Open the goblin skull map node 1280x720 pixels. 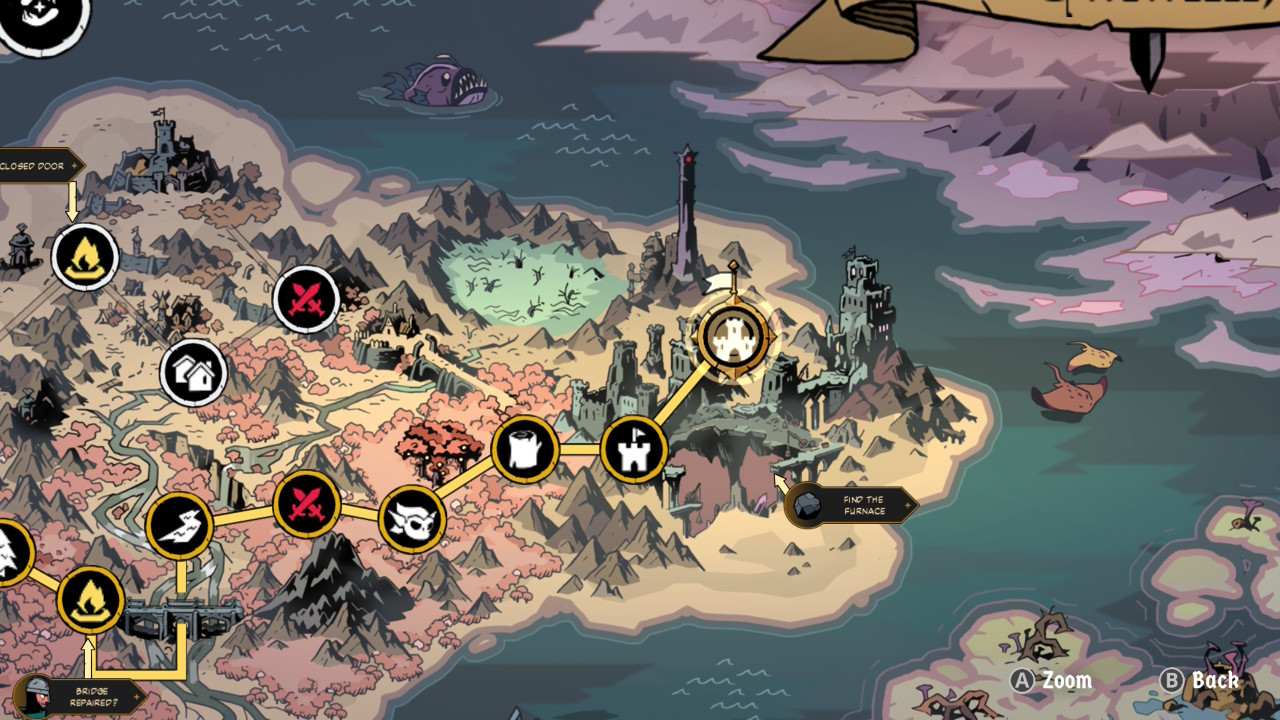tap(412, 519)
